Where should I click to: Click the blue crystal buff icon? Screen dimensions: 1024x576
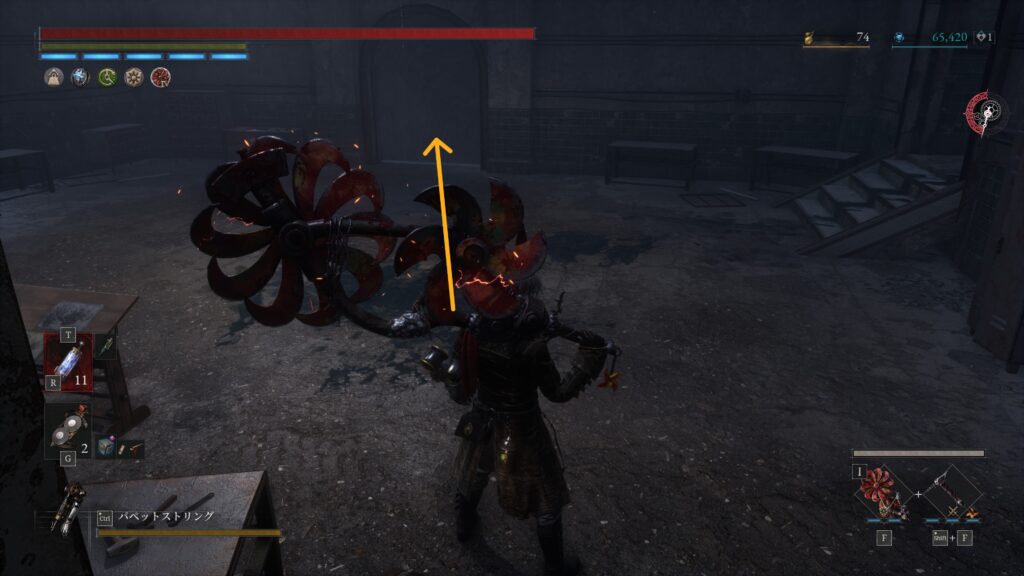point(80,77)
